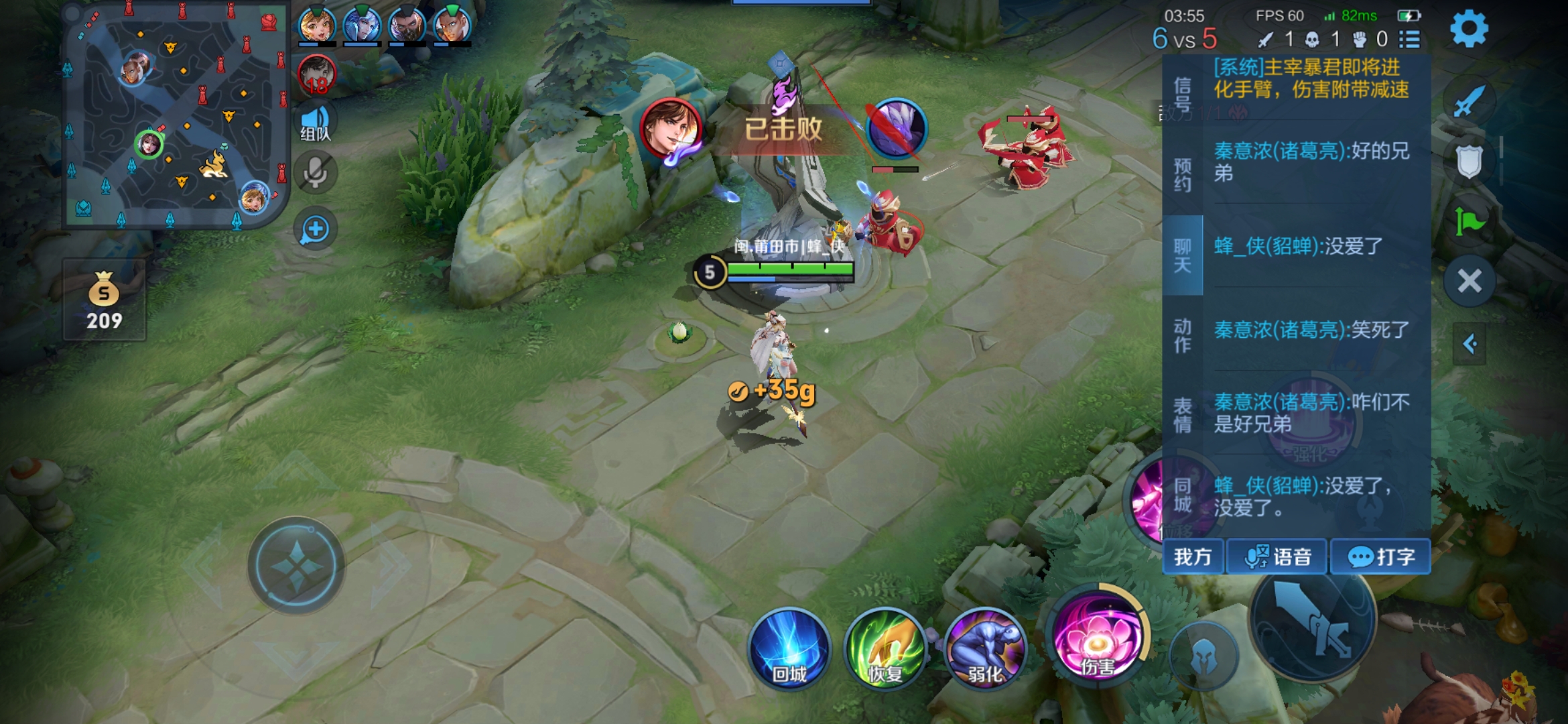Screen dimensions: 1568x724
Task: Click the minimap
Action: (176, 116)
